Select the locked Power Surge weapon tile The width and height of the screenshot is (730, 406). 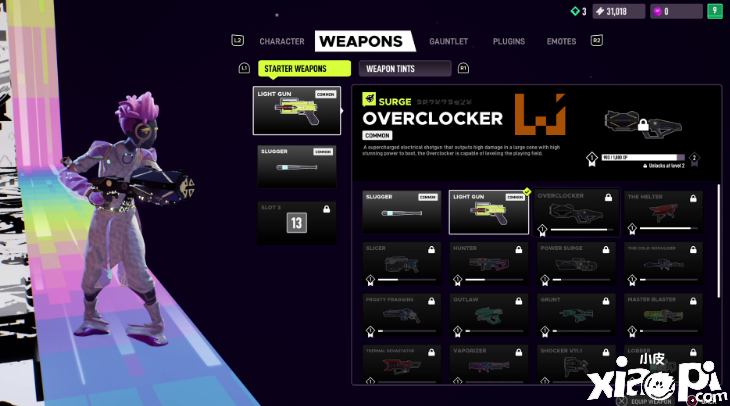[575, 263]
